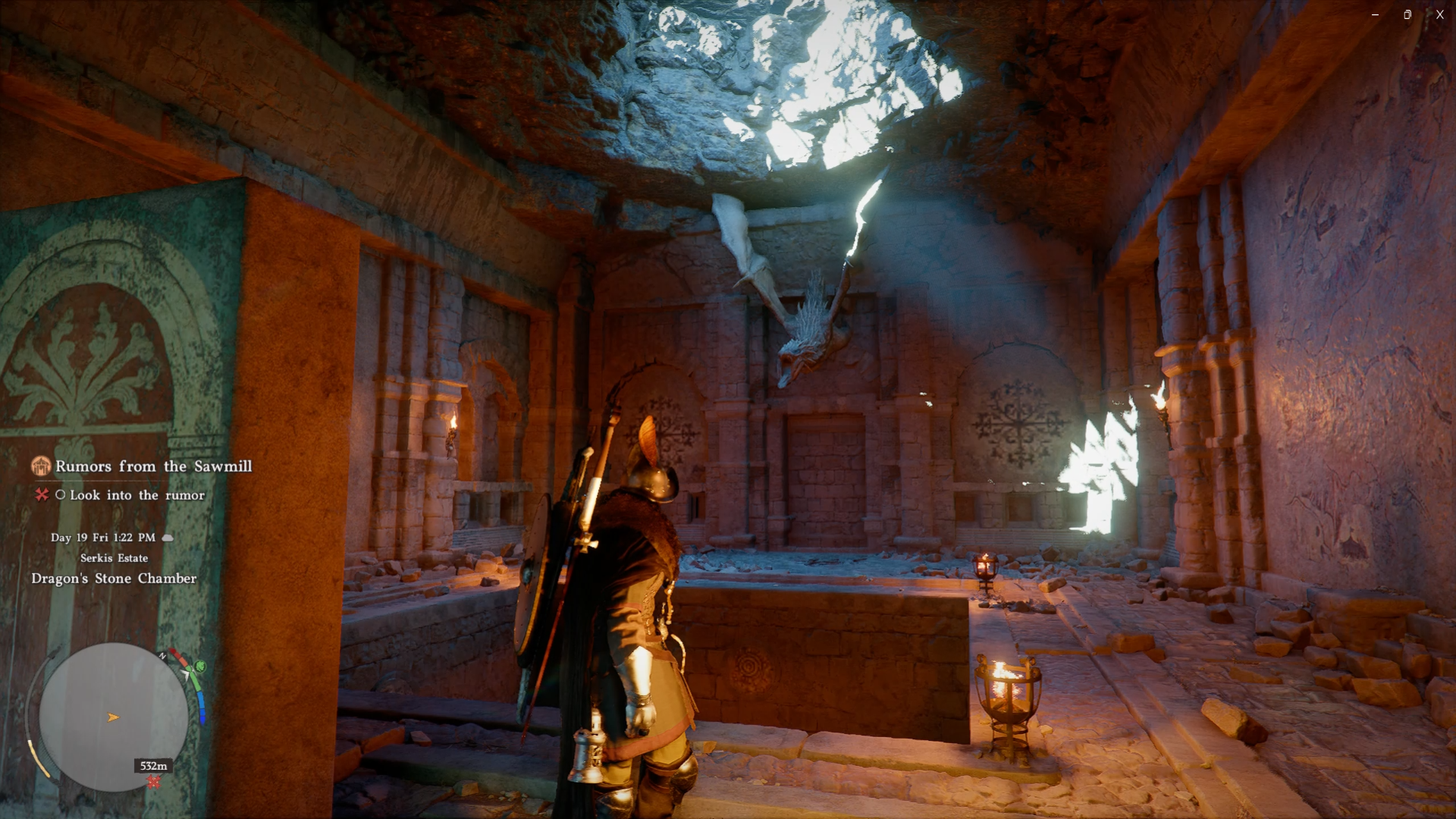1456x819 pixels.
Task: Close the game window
Action: [1439, 14]
